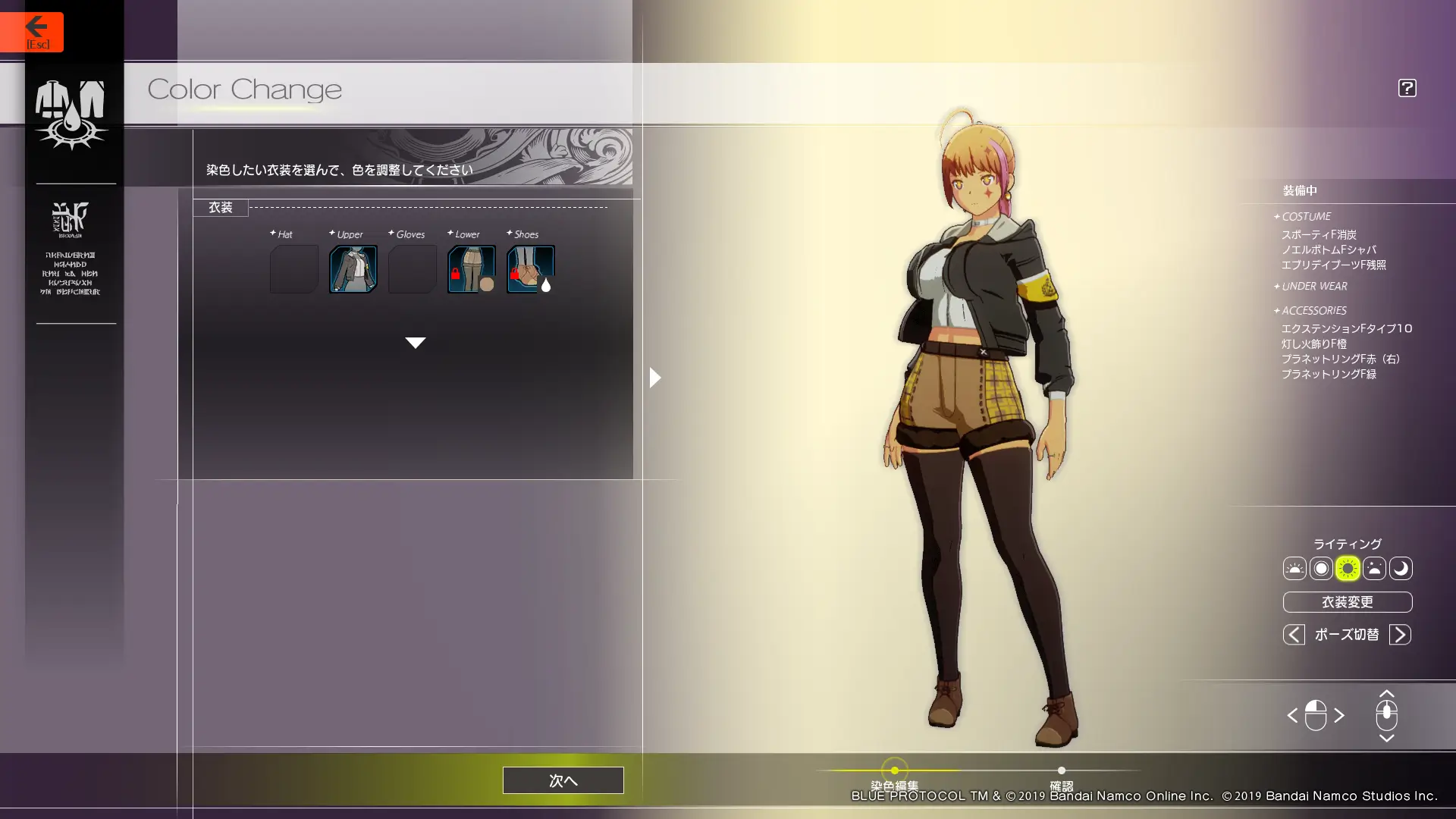Click the 染色編集 step marker
This screenshot has width=1456, height=819.
coord(895,771)
